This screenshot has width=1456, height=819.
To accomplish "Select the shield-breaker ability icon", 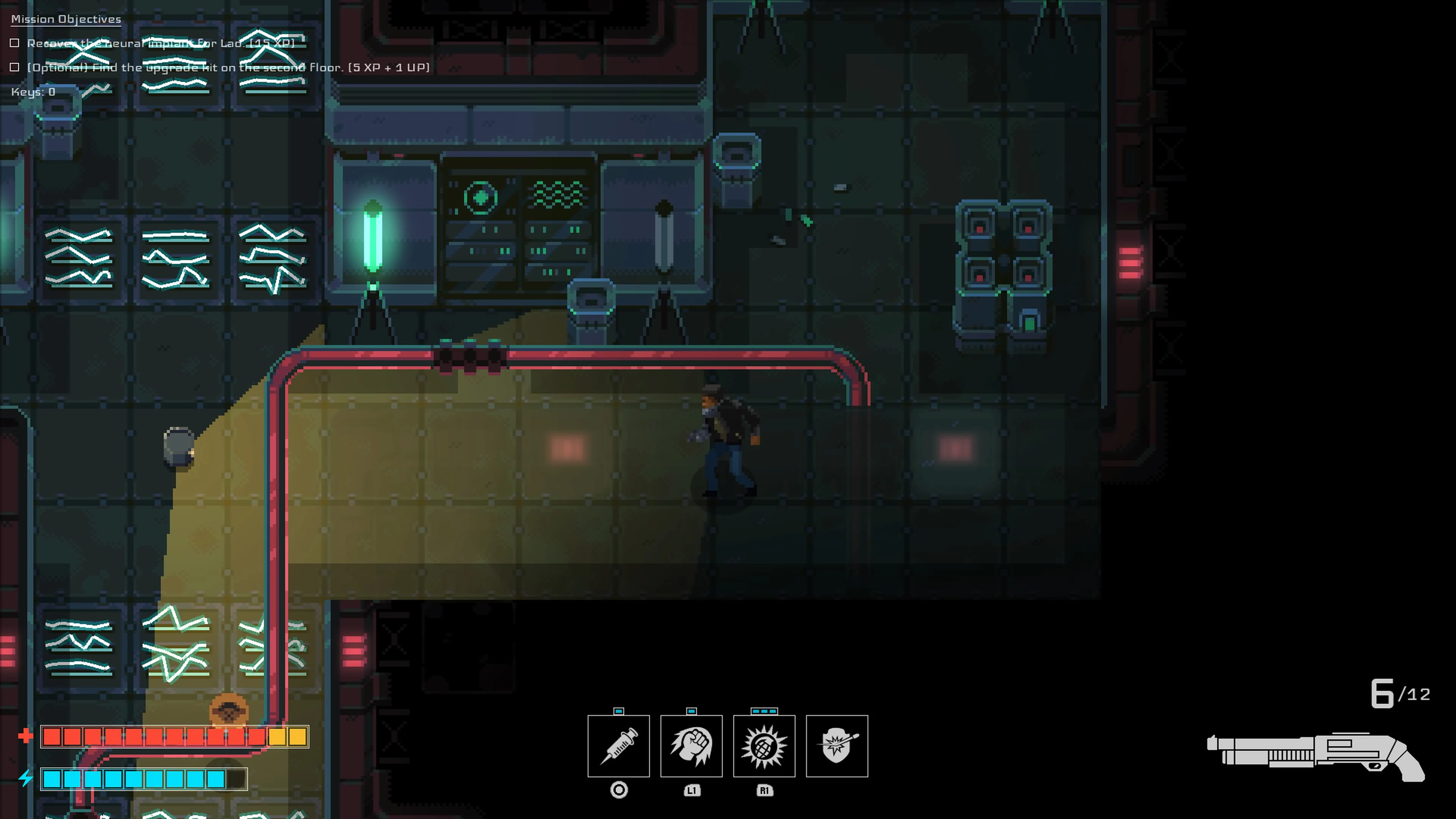I will click(x=837, y=746).
